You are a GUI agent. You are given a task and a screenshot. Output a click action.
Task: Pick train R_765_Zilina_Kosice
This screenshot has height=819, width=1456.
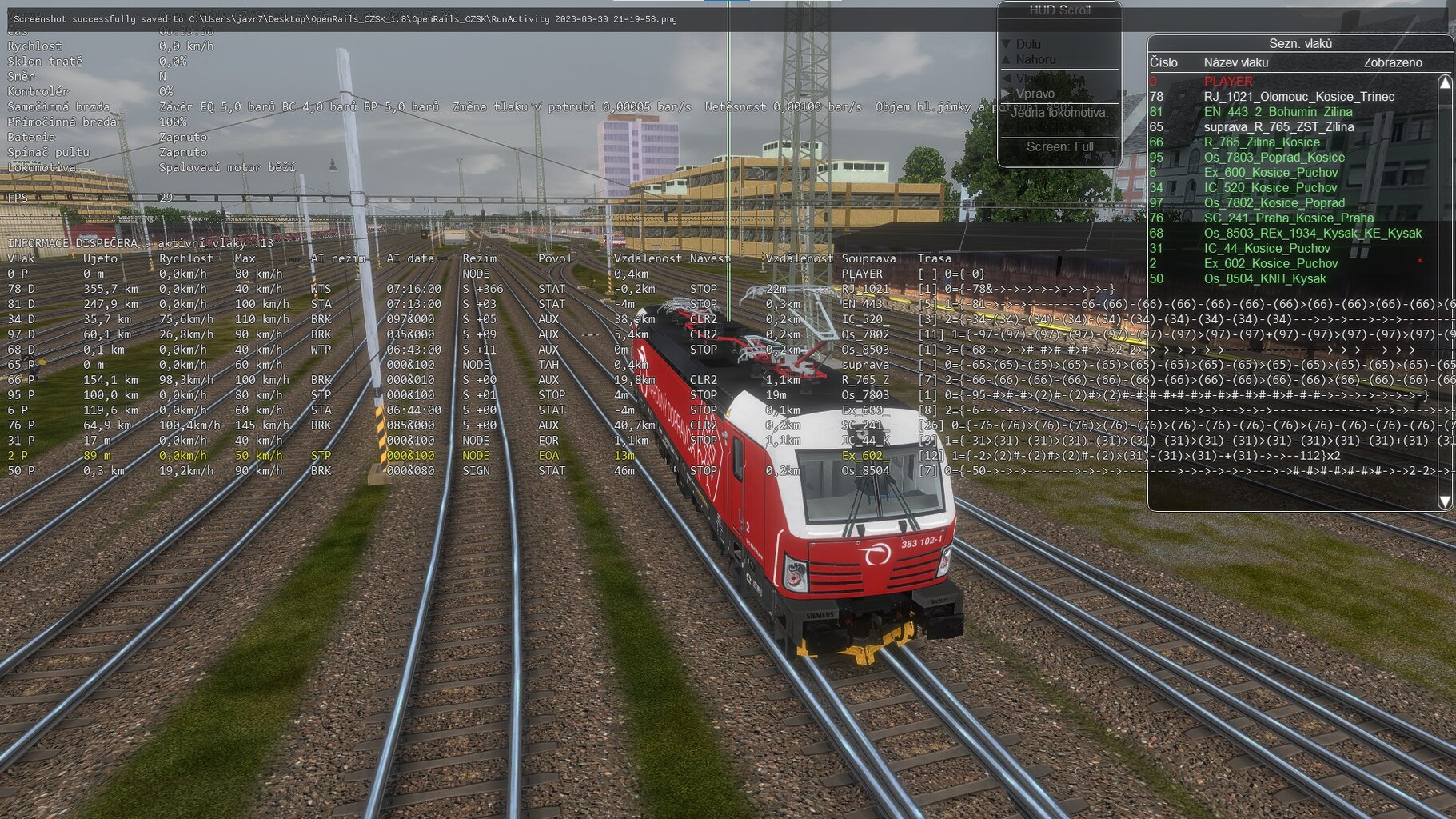pyautogui.click(x=1262, y=142)
